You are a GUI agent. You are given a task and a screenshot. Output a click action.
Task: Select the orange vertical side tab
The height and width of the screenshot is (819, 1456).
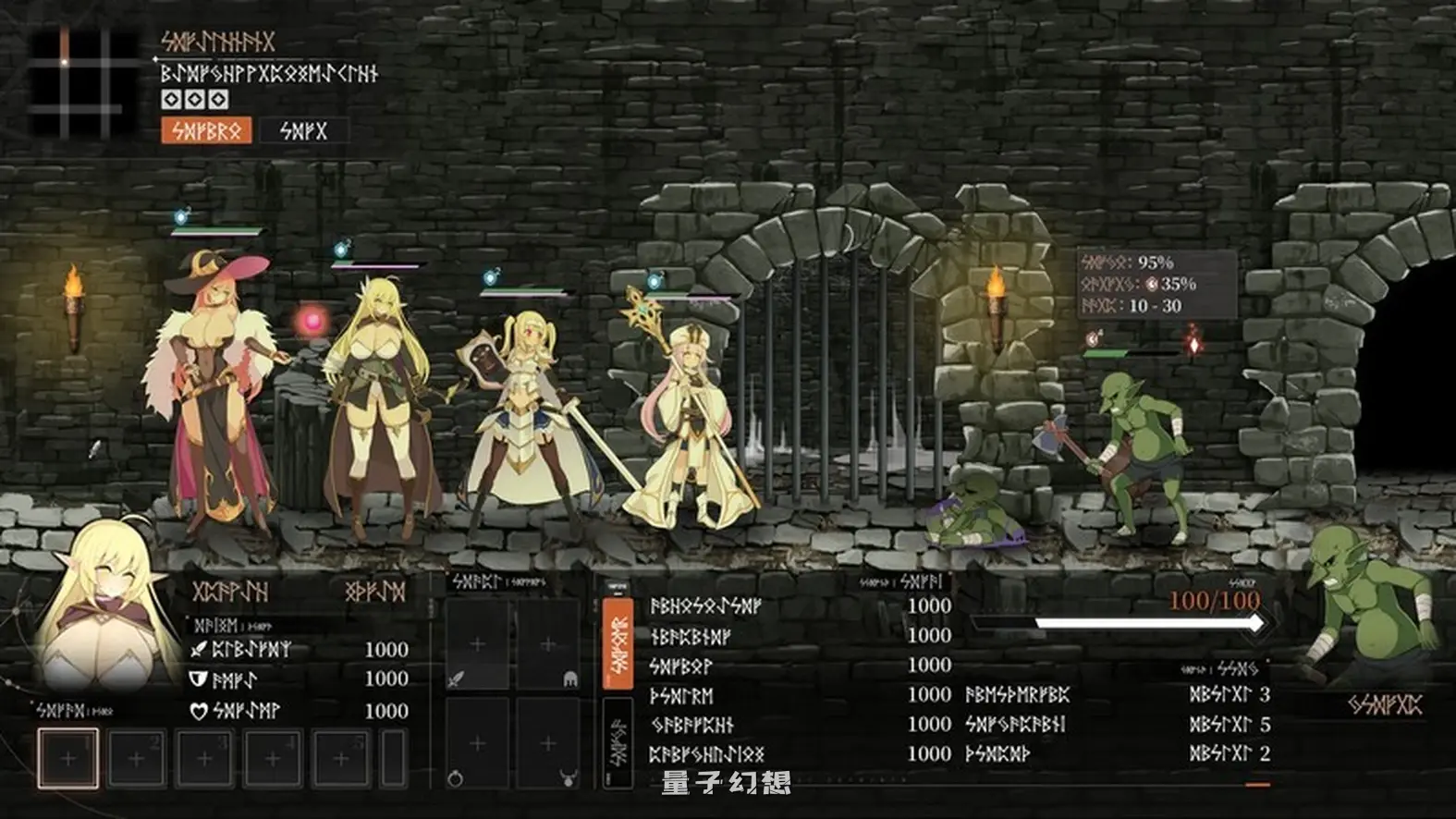pos(616,640)
